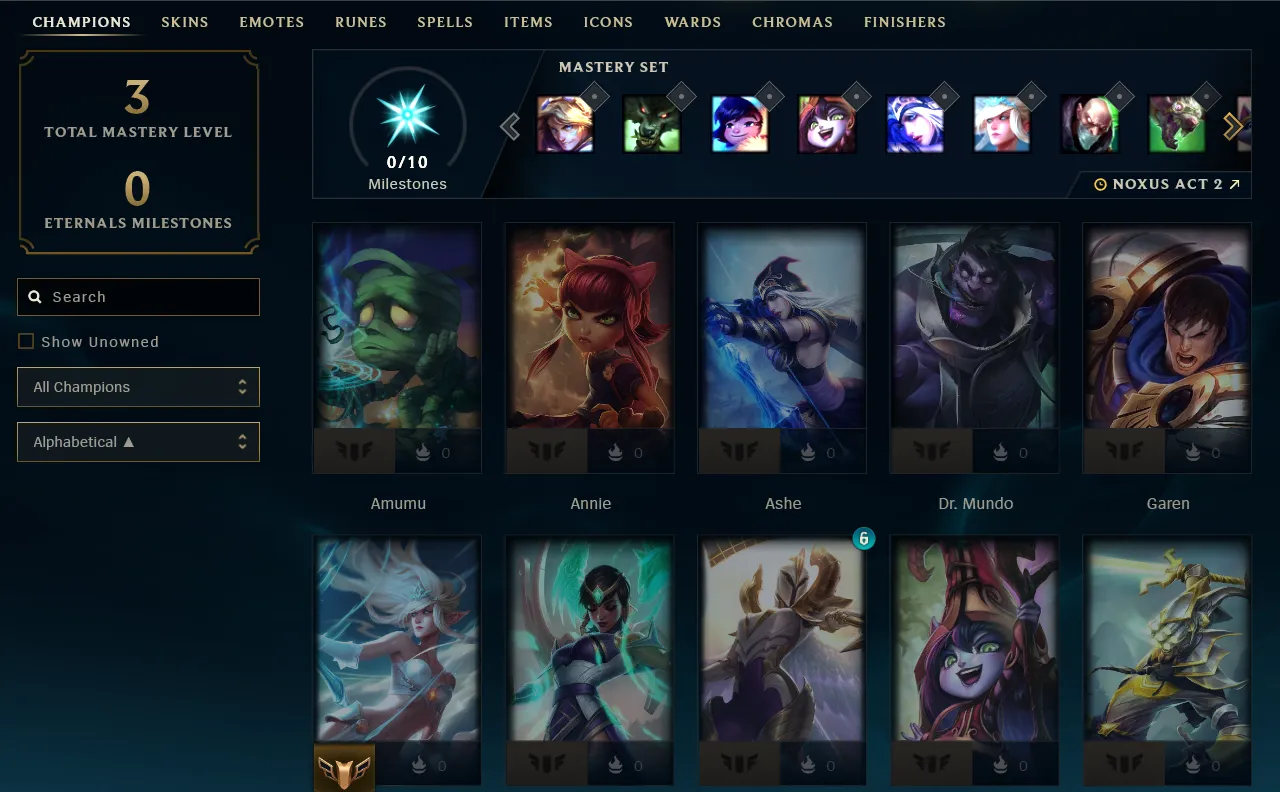
Task: Open the Finishers tab
Action: [x=904, y=22]
